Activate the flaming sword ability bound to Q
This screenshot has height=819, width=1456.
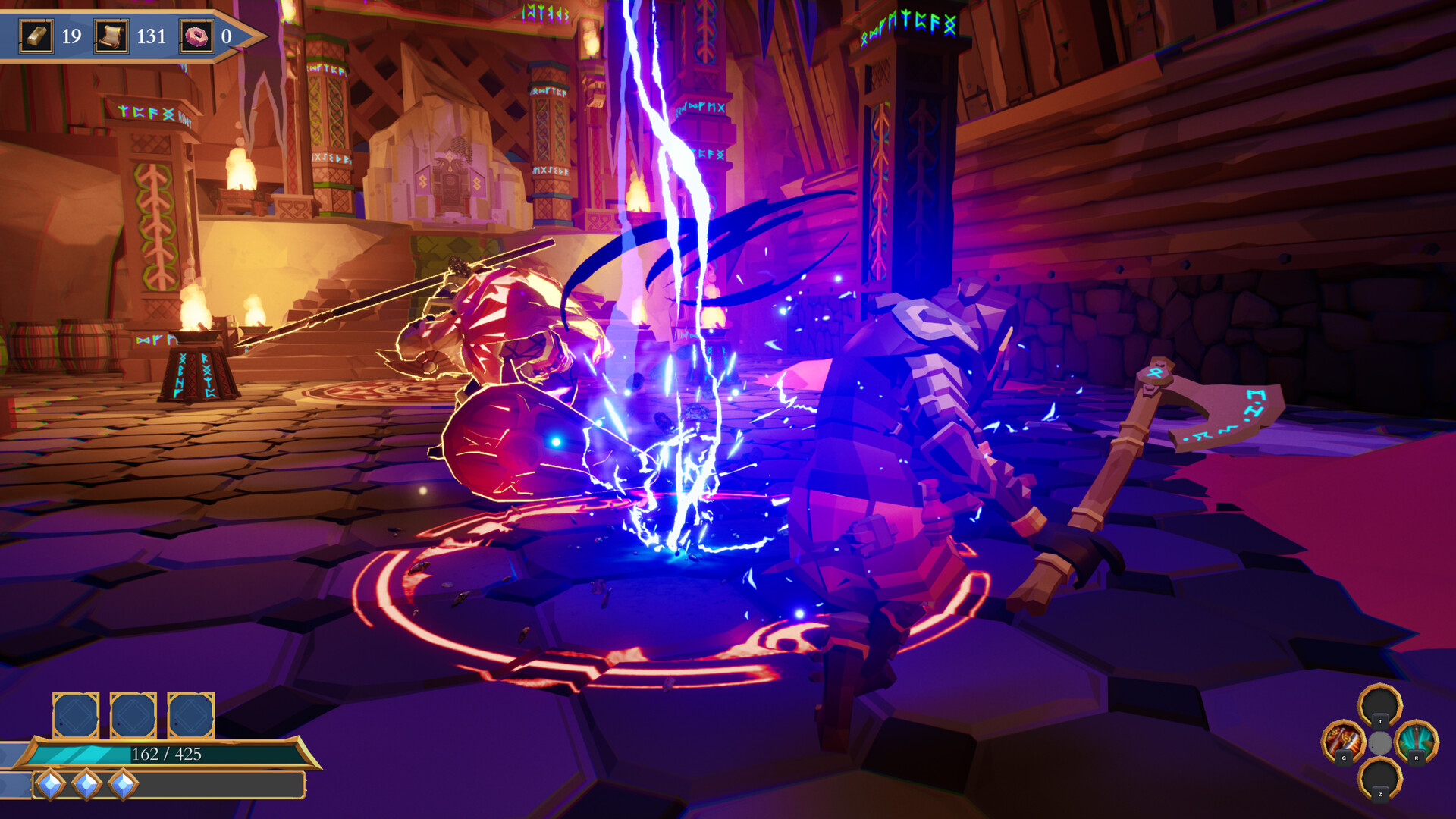pos(1344,738)
